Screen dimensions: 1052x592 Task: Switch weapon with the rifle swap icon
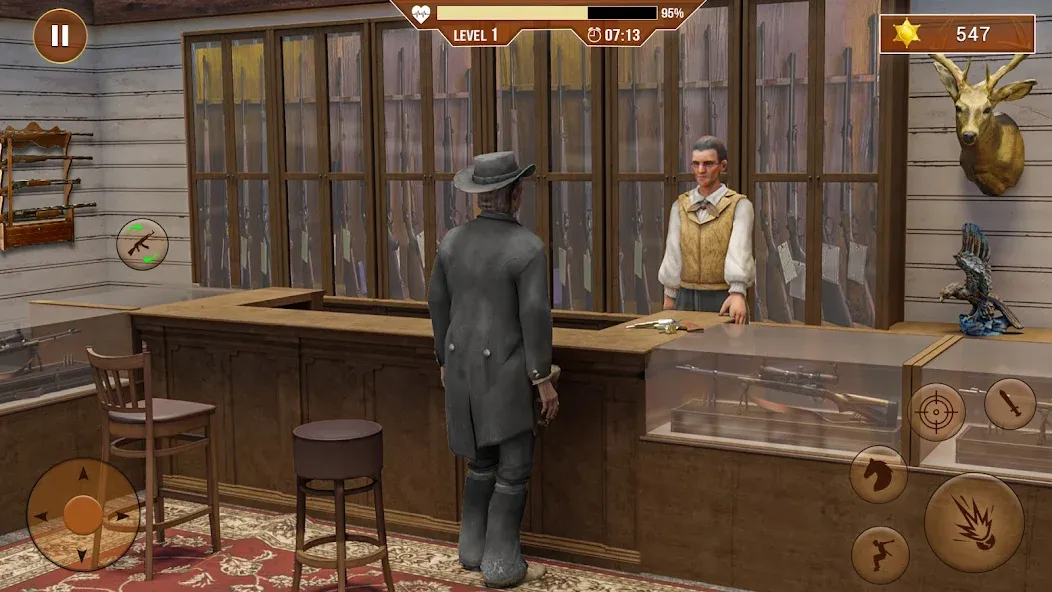(x=142, y=244)
